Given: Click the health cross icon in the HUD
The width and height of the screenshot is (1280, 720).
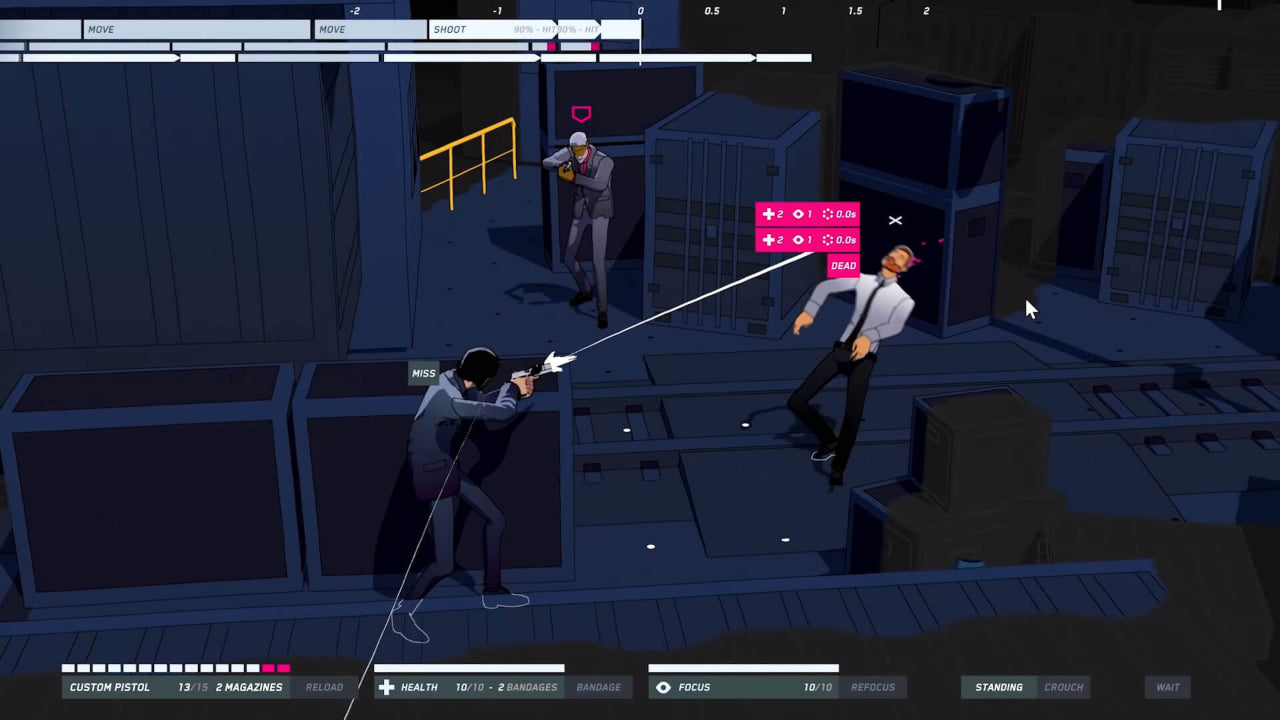Looking at the screenshot, I should 387,687.
